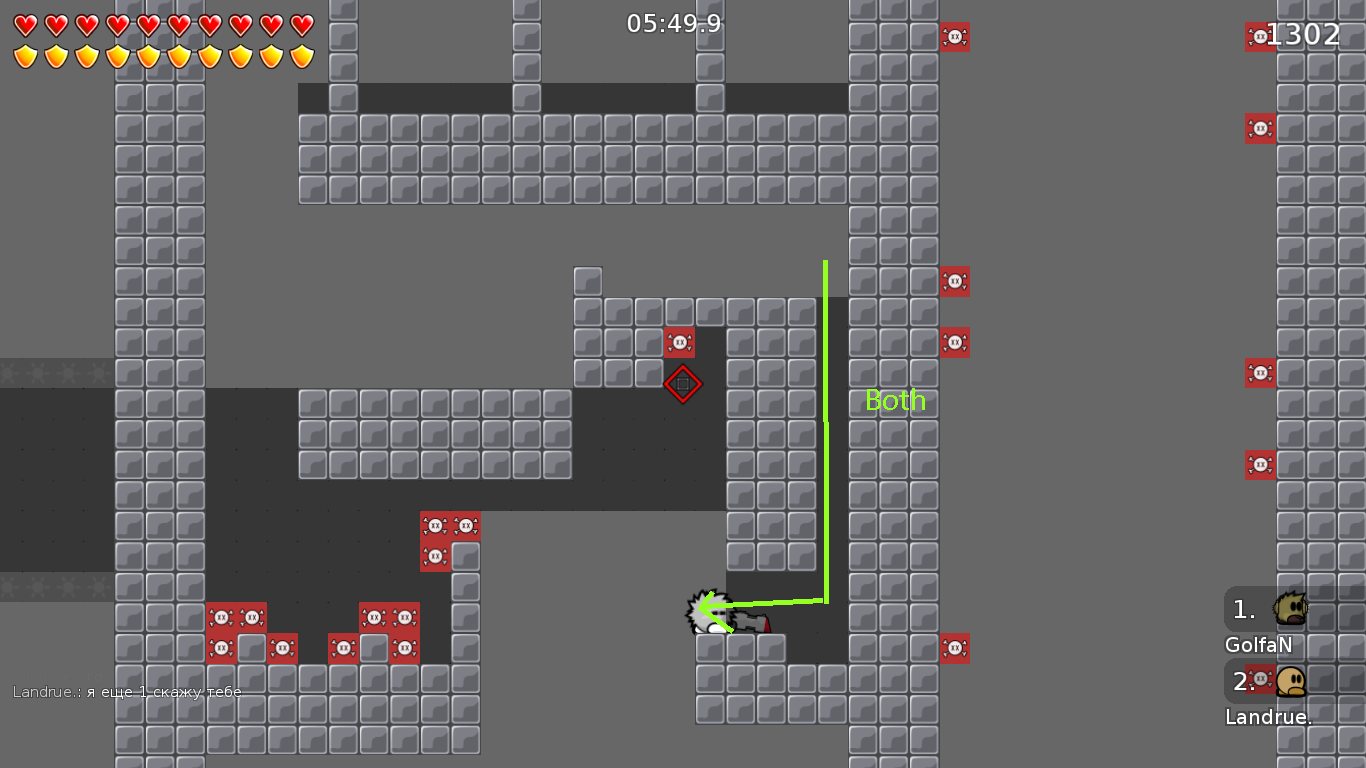
Task: Click the red checkpoint diamond marker
Action: (x=683, y=383)
